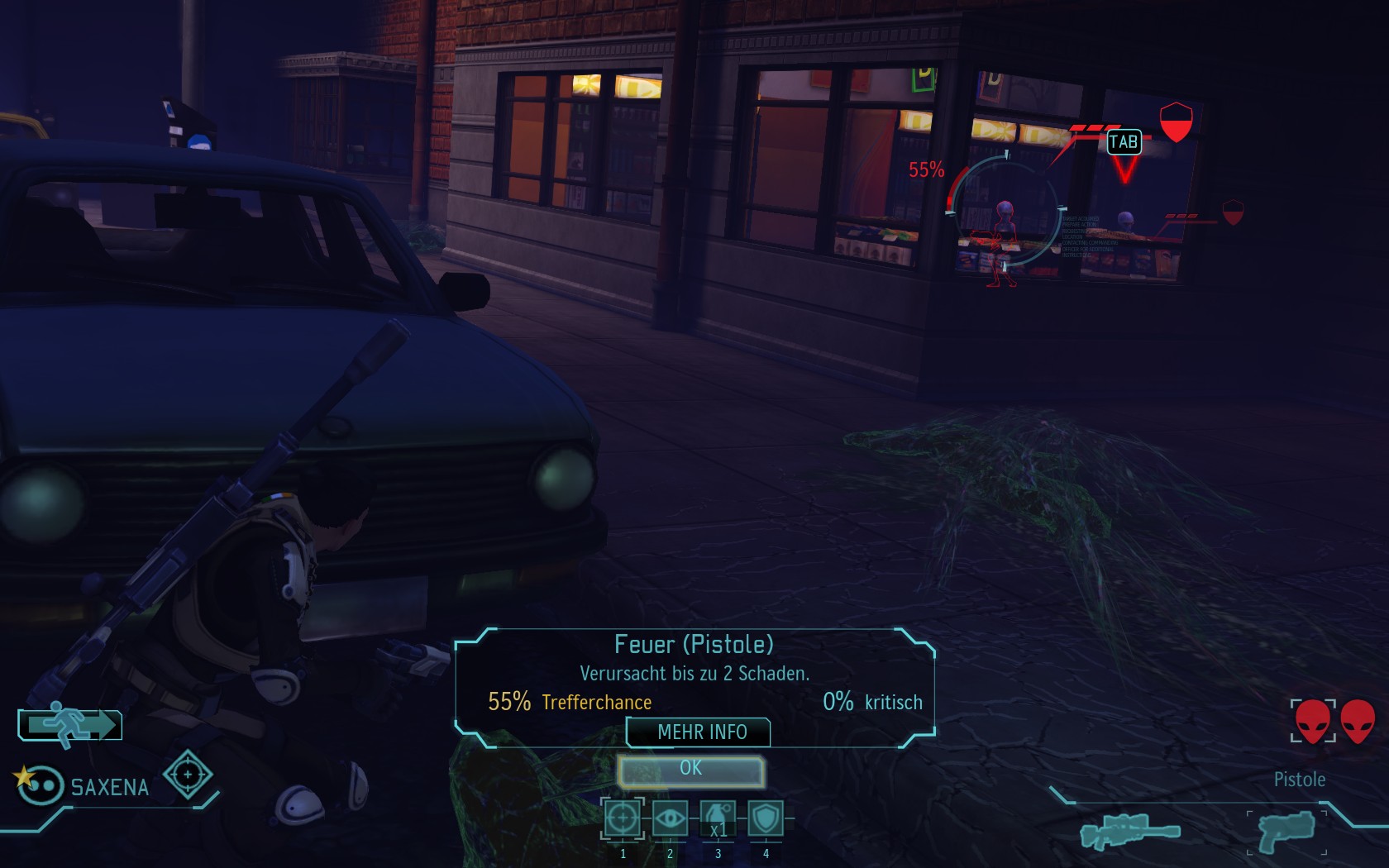Select the crosshair fire ability
This screenshot has width=1389, height=868.
[x=623, y=819]
